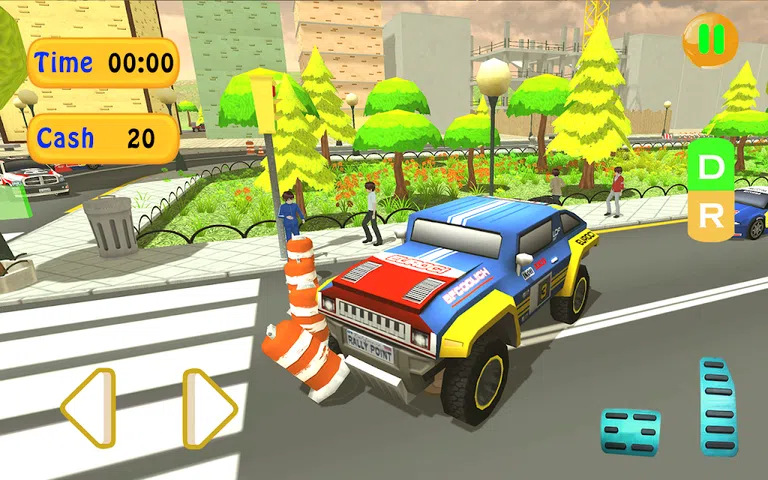
Task: Pause the game with the orange button
Action: pyautogui.click(x=710, y=39)
